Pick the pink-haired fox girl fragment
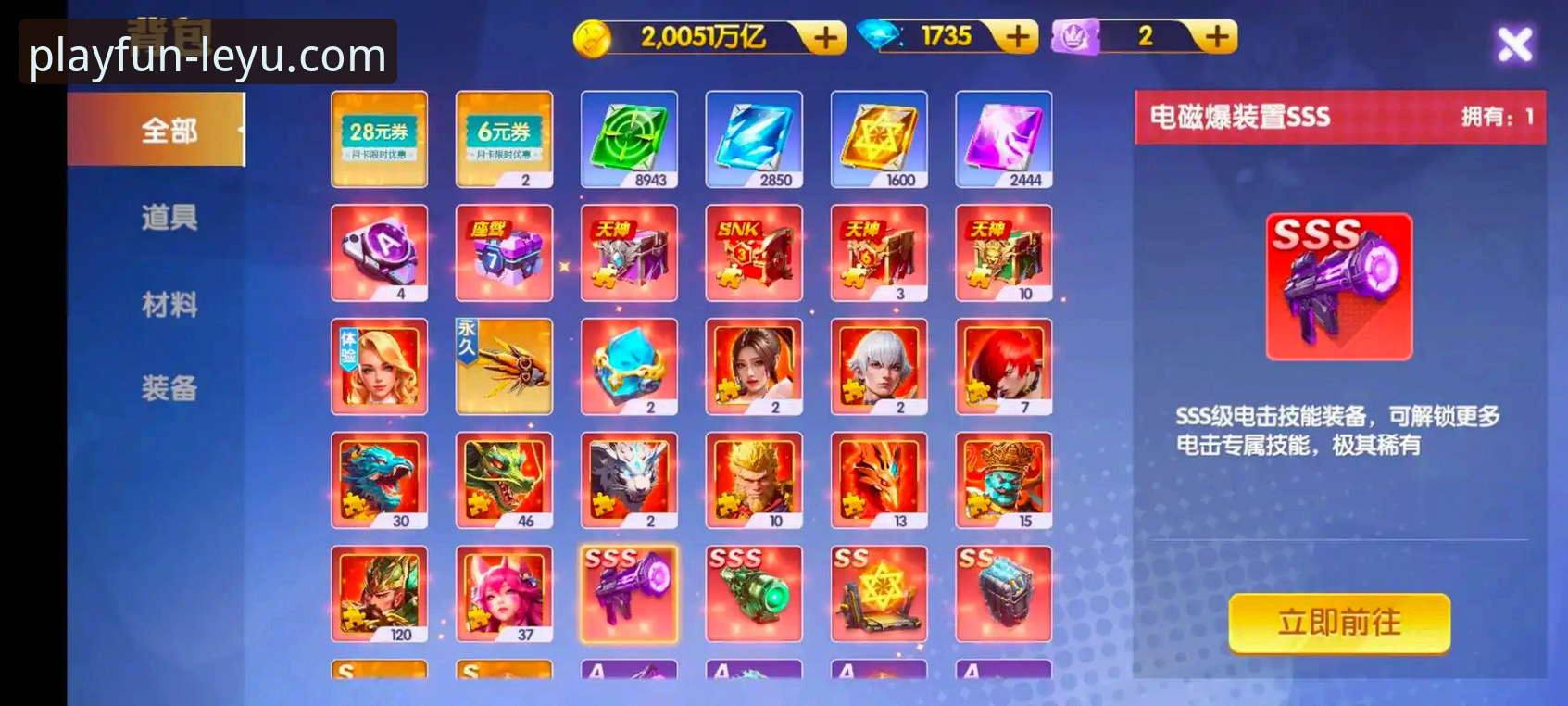 pyautogui.click(x=504, y=594)
